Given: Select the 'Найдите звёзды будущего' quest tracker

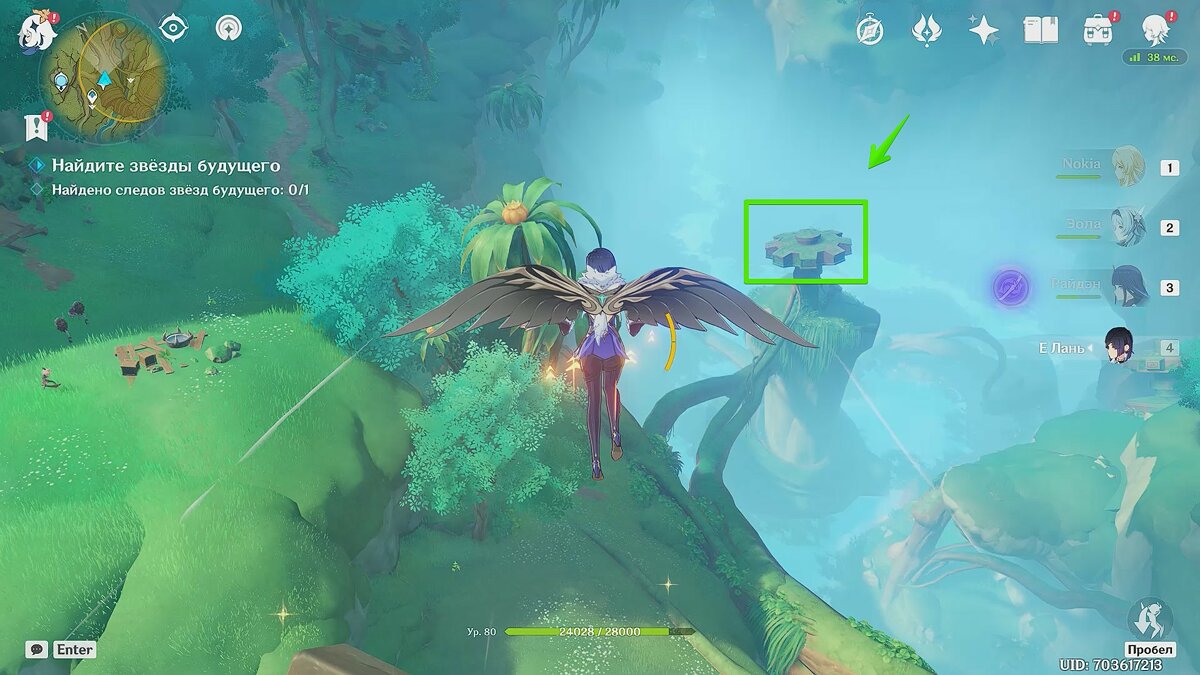Looking at the screenshot, I should click(165, 166).
